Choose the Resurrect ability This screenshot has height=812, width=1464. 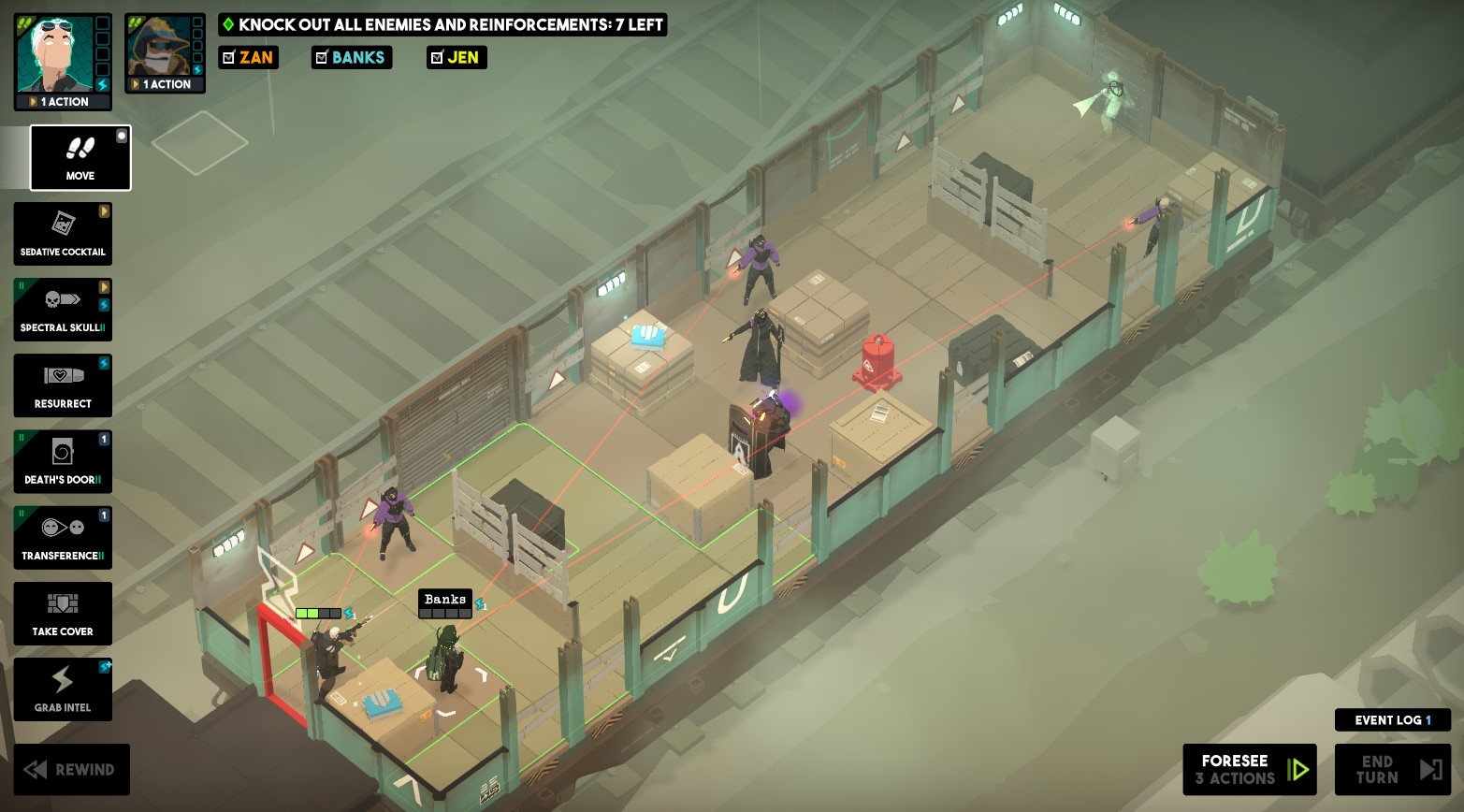63,385
